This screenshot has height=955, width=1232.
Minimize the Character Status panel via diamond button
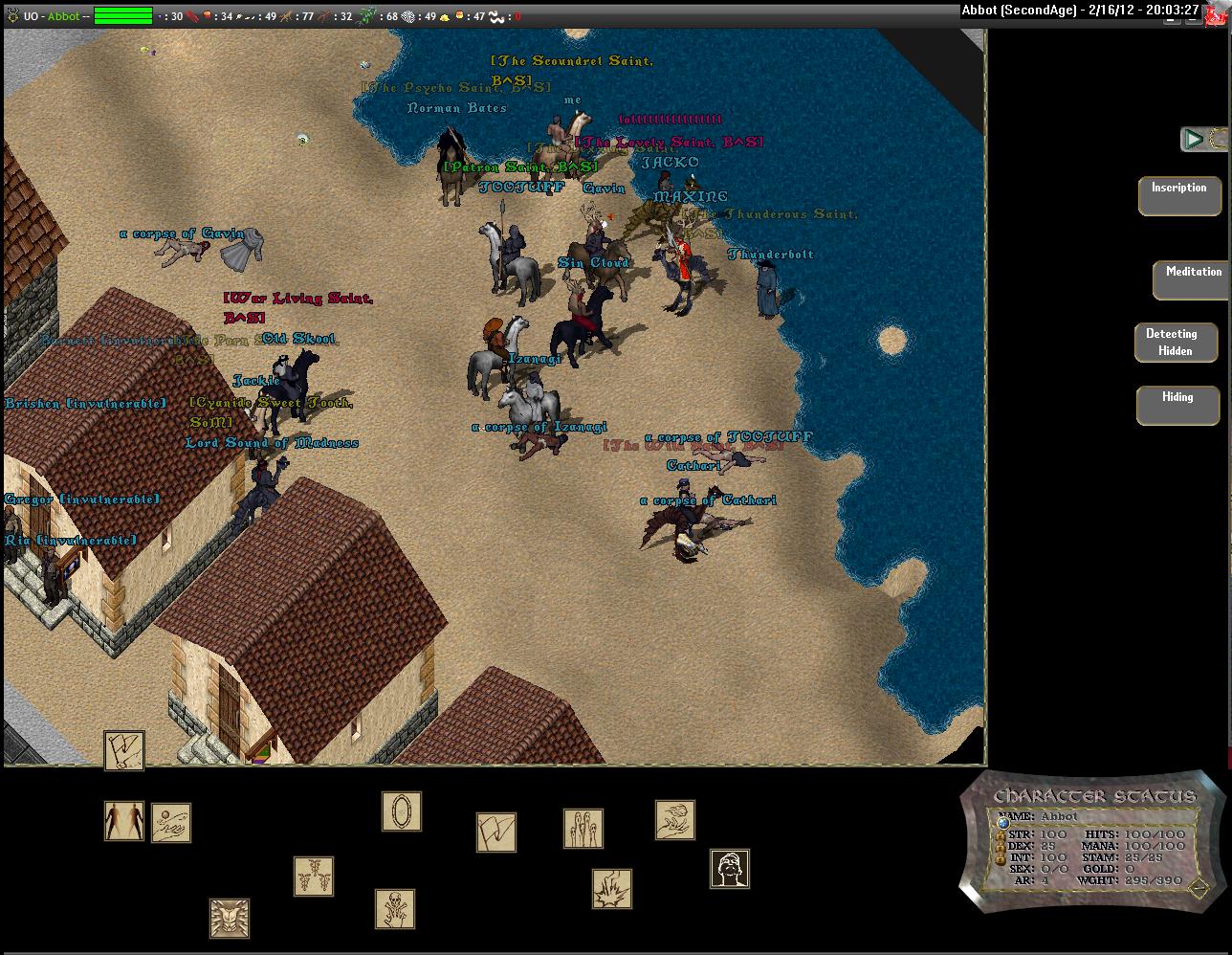point(1199,888)
